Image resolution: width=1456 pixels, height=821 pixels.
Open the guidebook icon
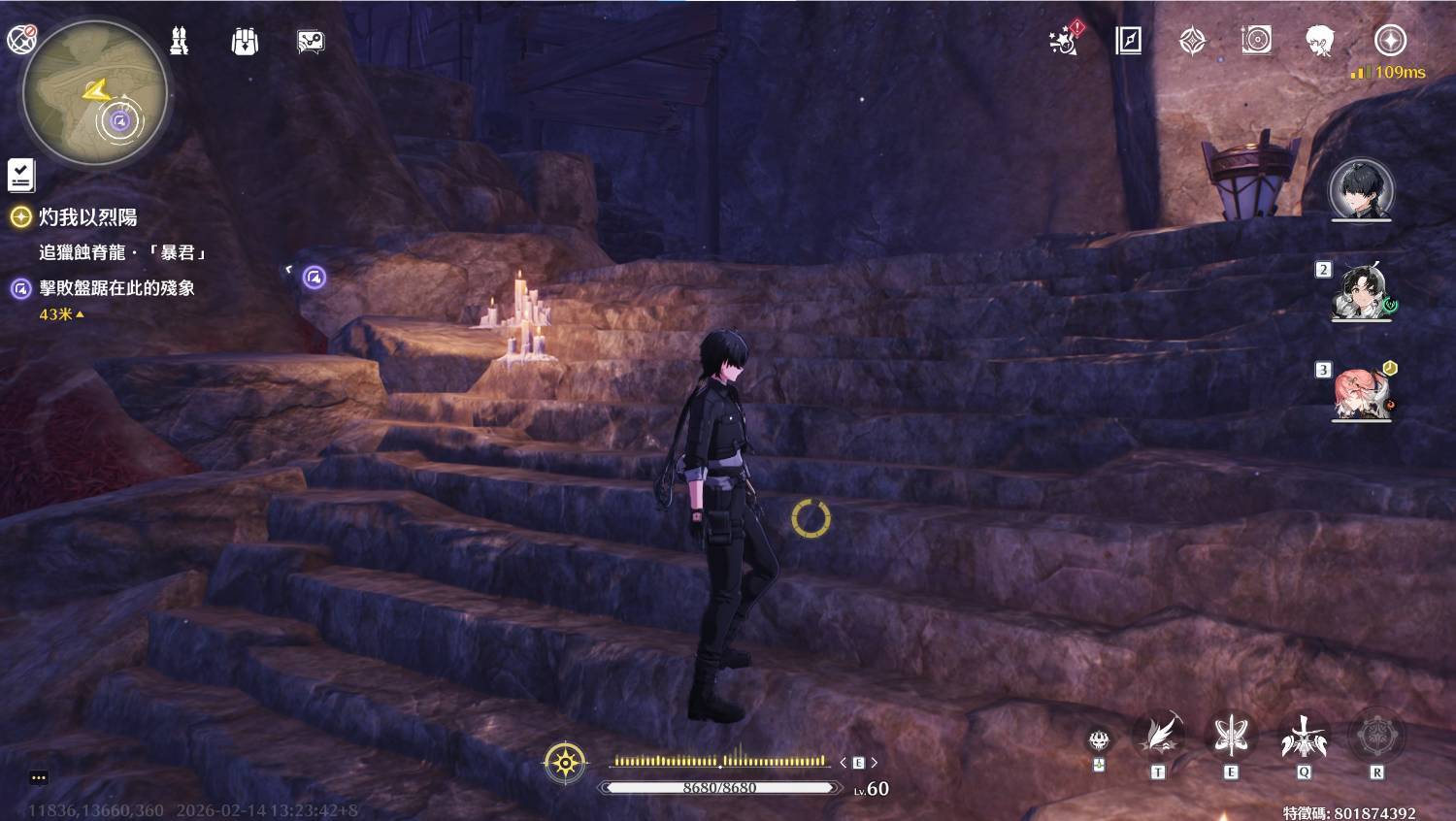[x=1128, y=41]
